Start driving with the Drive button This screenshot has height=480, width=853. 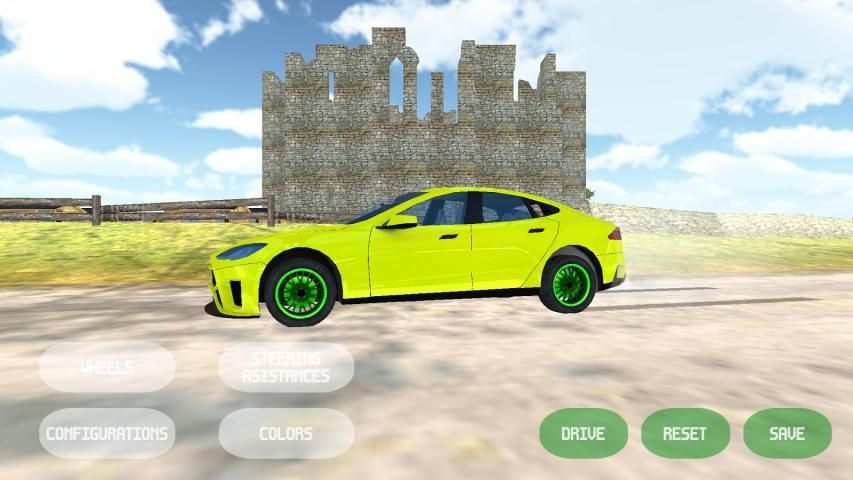pyautogui.click(x=583, y=433)
